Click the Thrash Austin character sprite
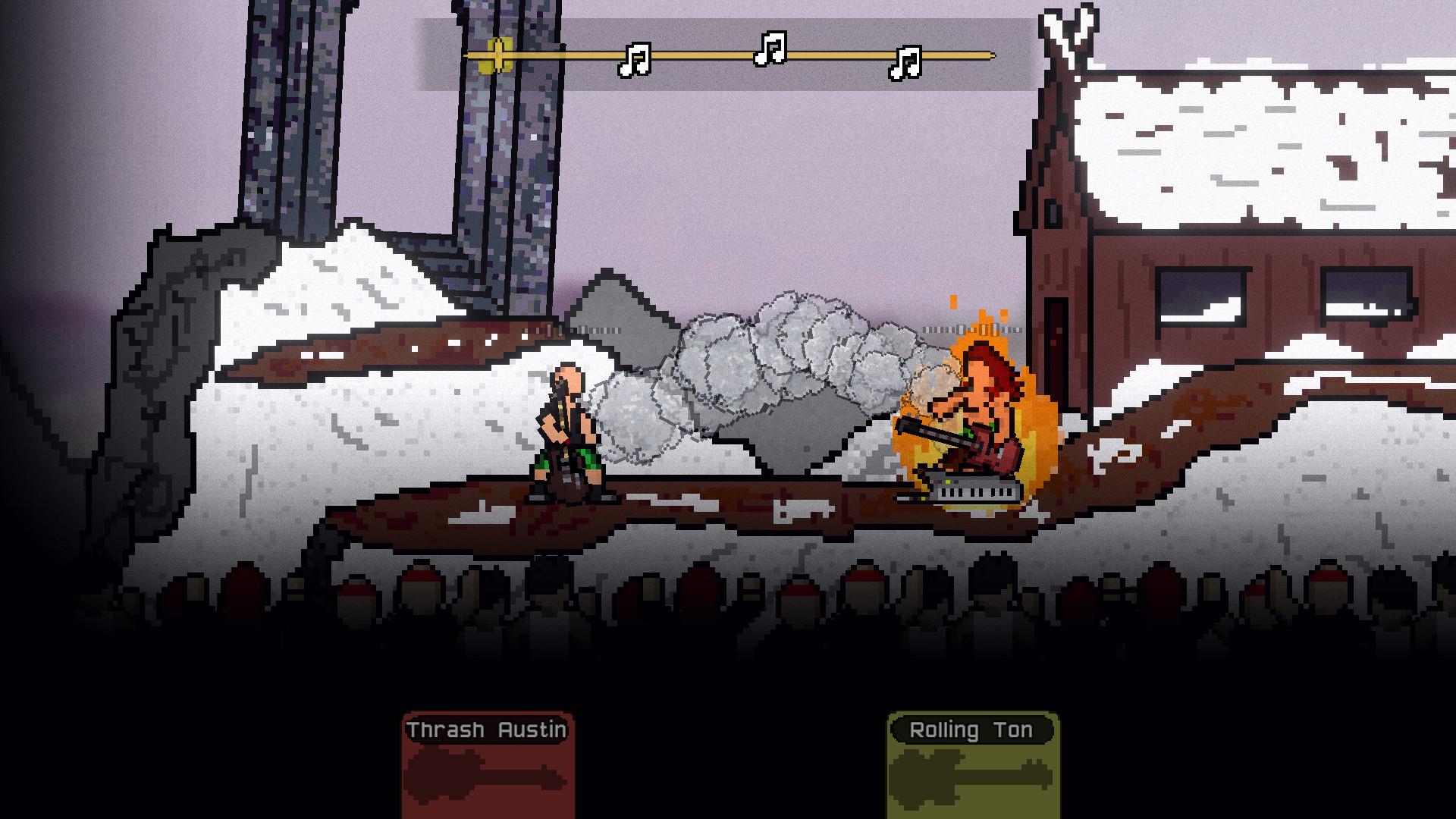1456x819 pixels. click(569, 432)
